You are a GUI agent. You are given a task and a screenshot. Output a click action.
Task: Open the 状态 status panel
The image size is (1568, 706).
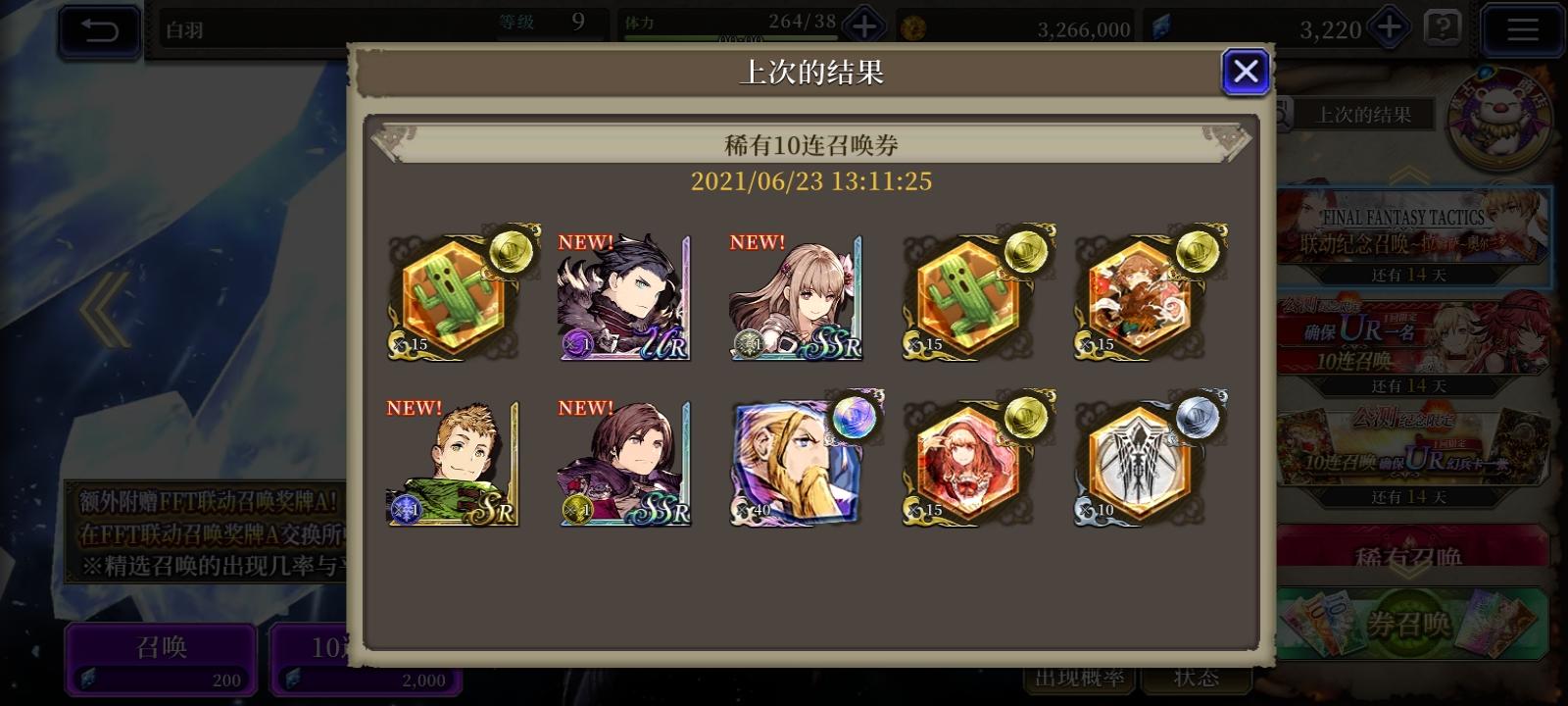pyautogui.click(x=1195, y=675)
